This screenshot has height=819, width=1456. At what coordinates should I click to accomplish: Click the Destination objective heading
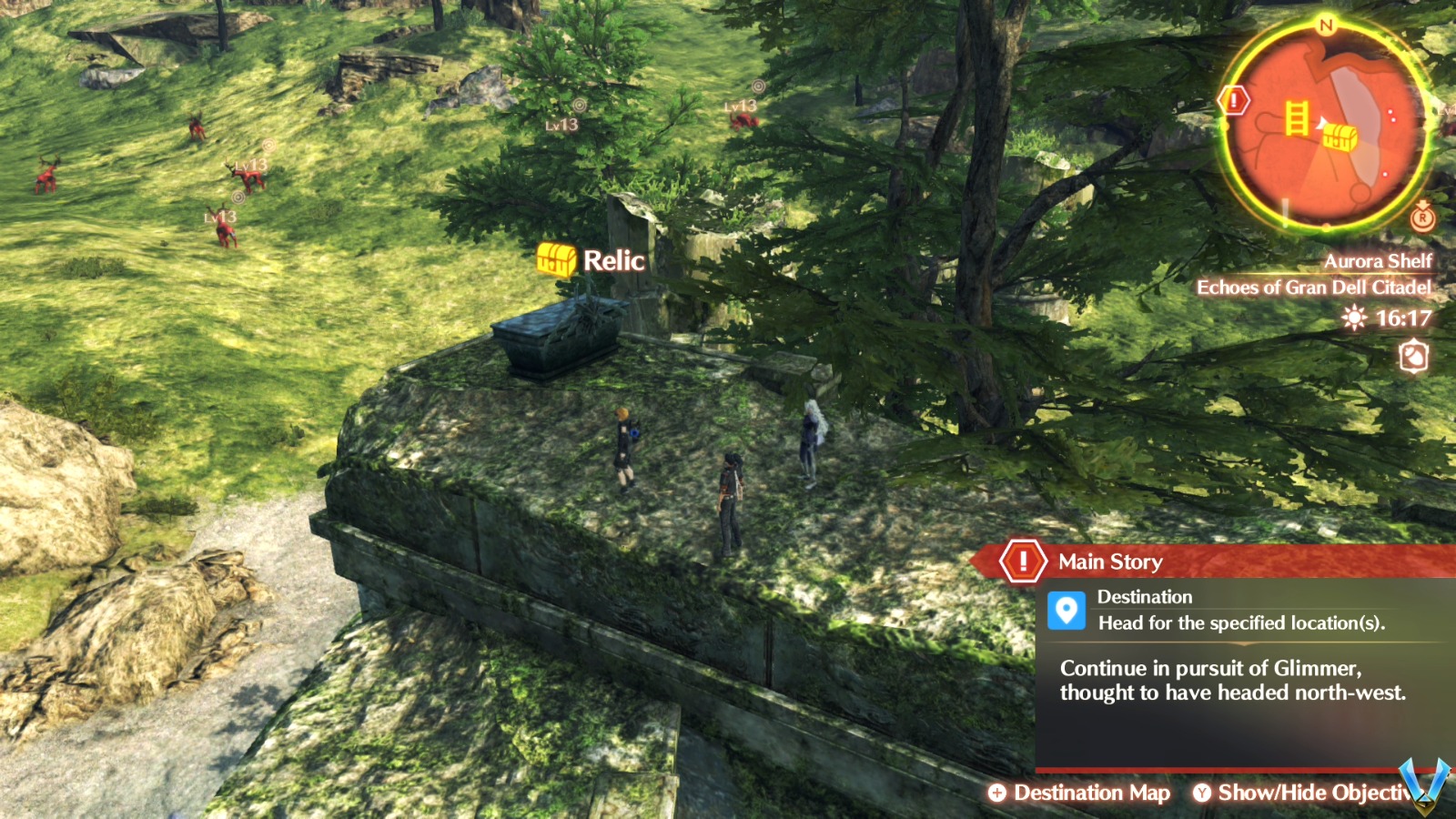[x=1146, y=597]
